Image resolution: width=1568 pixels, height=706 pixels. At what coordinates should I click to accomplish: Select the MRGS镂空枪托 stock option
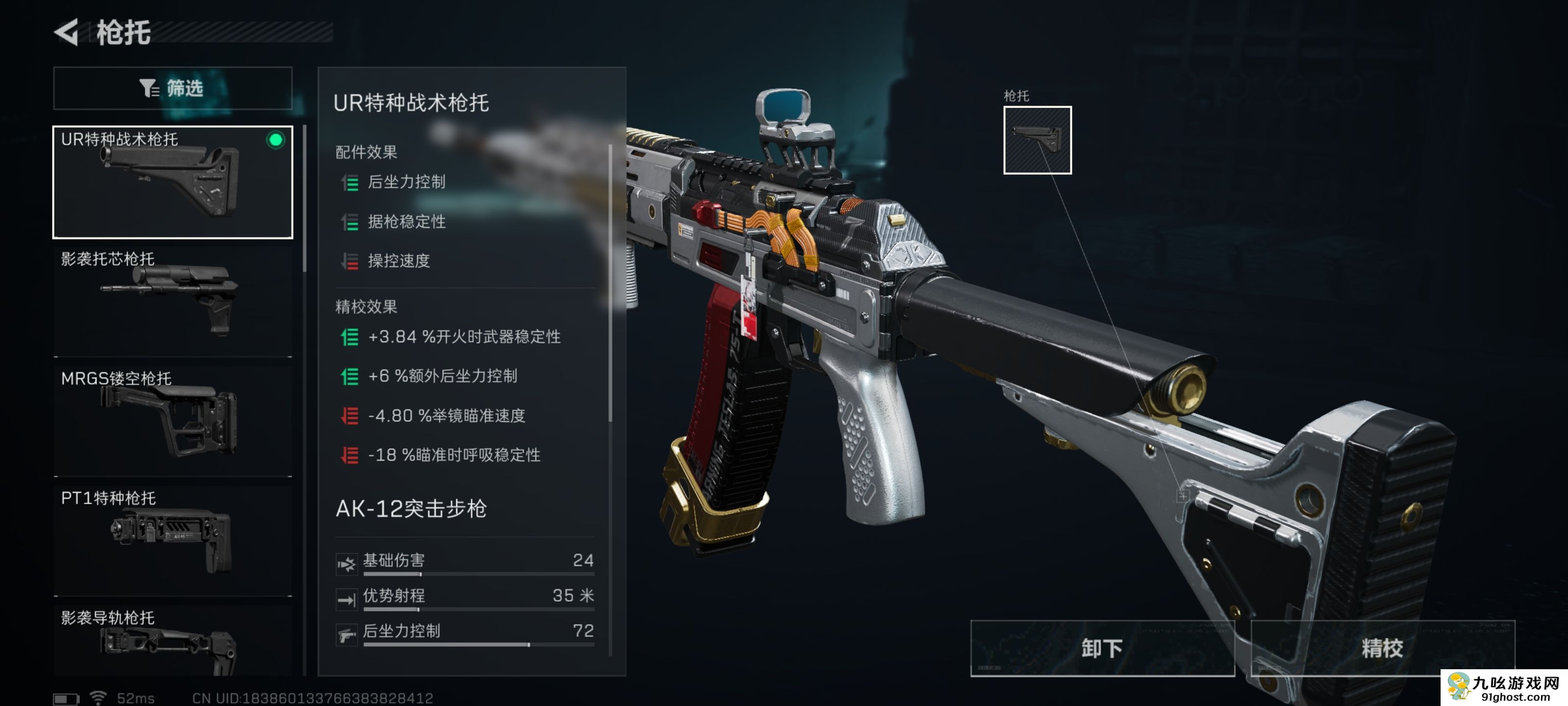point(172,420)
